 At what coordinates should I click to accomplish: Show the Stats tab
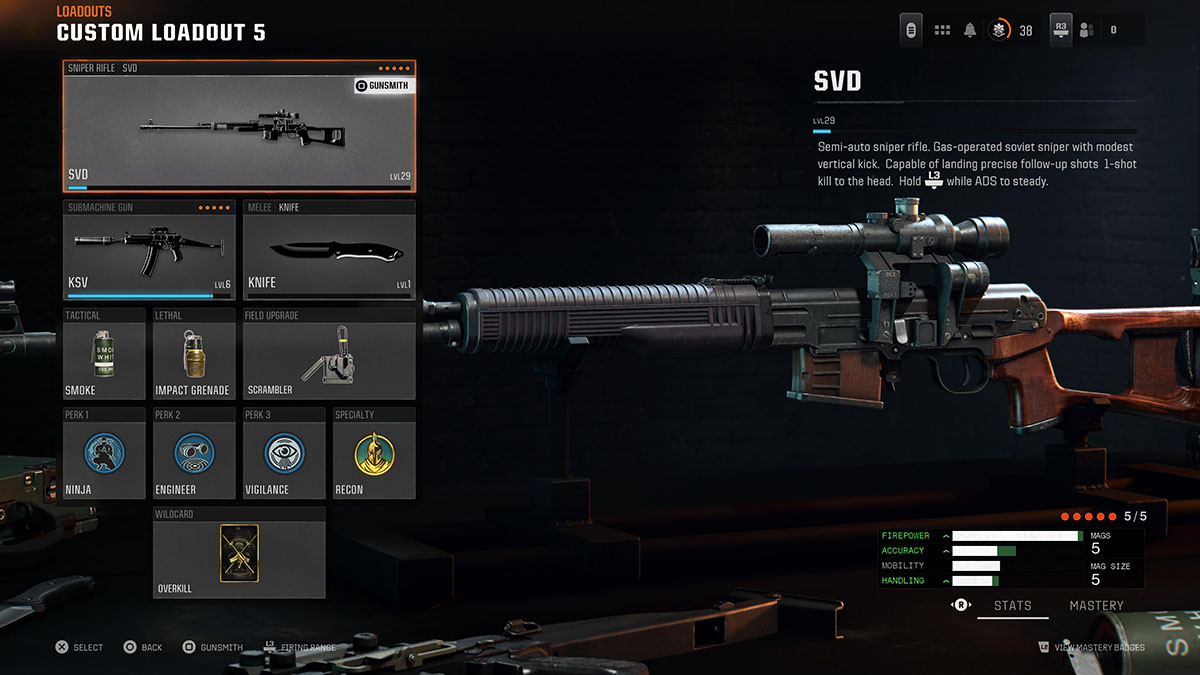tap(1012, 606)
